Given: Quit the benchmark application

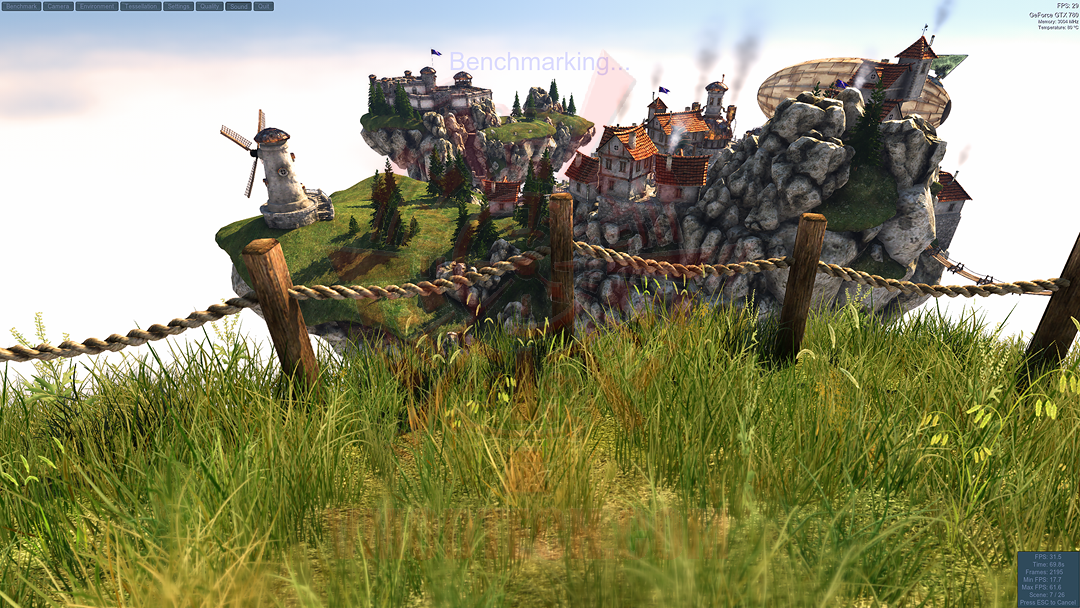Looking at the screenshot, I should pyautogui.click(x=263, y=6).
